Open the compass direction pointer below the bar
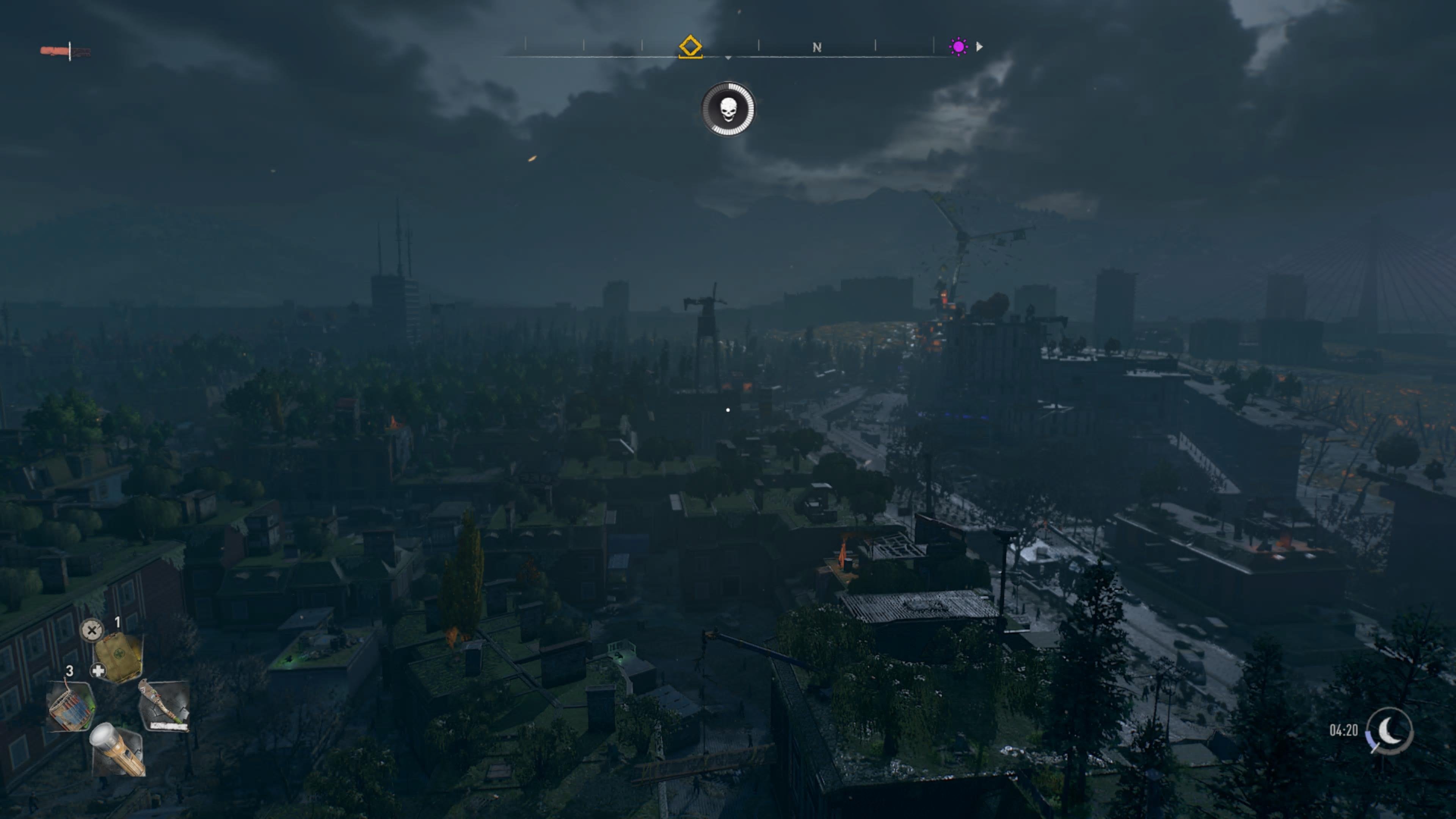This screenshot has width=1456, height=819. (x=728, y=58)
